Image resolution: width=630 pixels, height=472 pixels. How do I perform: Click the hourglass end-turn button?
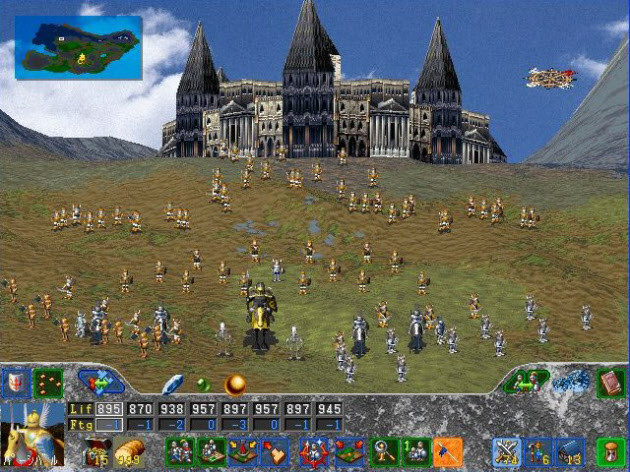(x=611, y=452)
